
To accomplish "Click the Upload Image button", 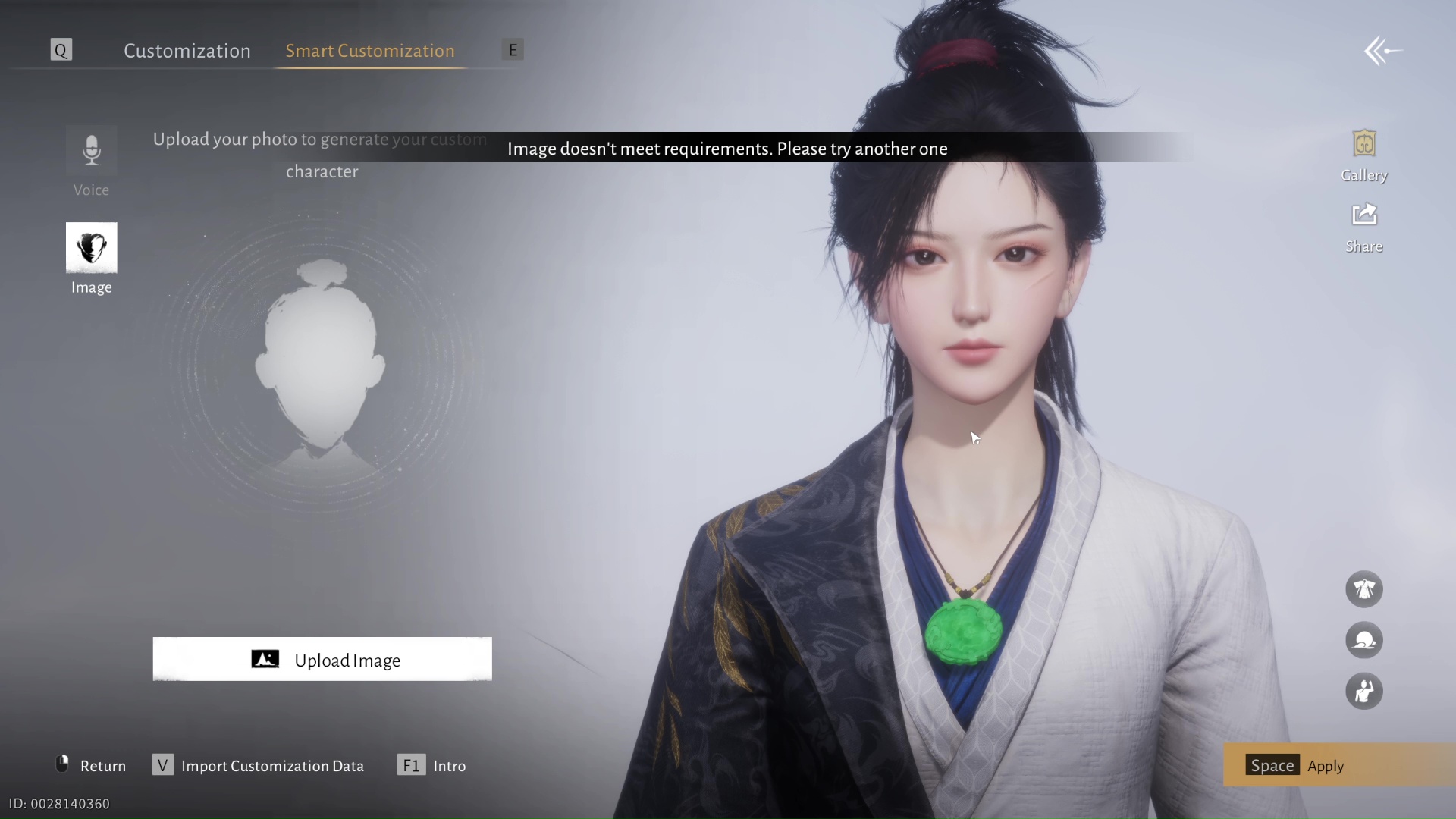I will click(x=322, y=660).
